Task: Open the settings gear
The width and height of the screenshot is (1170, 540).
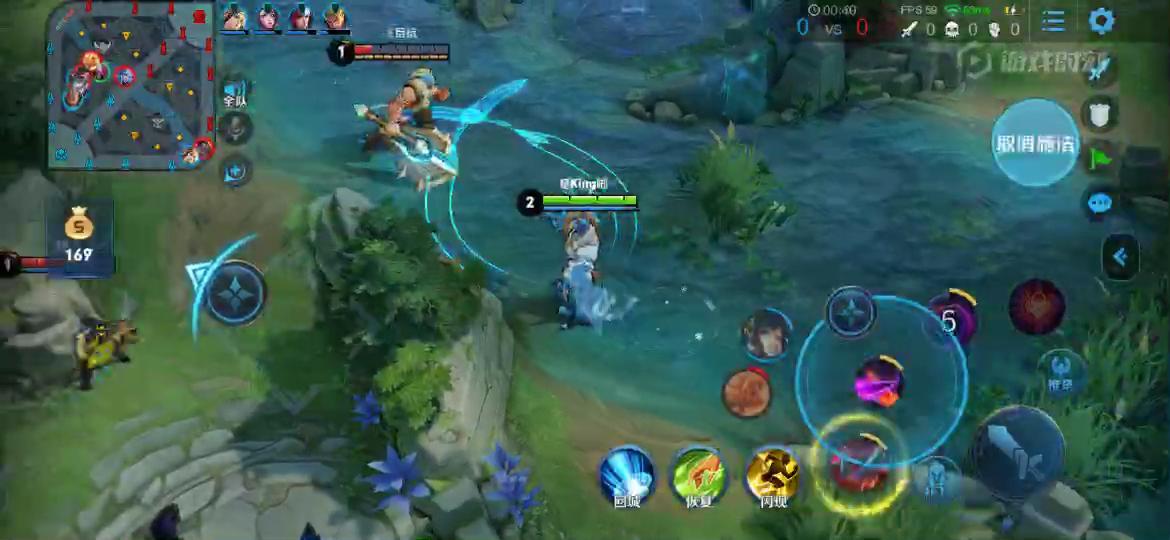Action: click(x=1101, y=21)
